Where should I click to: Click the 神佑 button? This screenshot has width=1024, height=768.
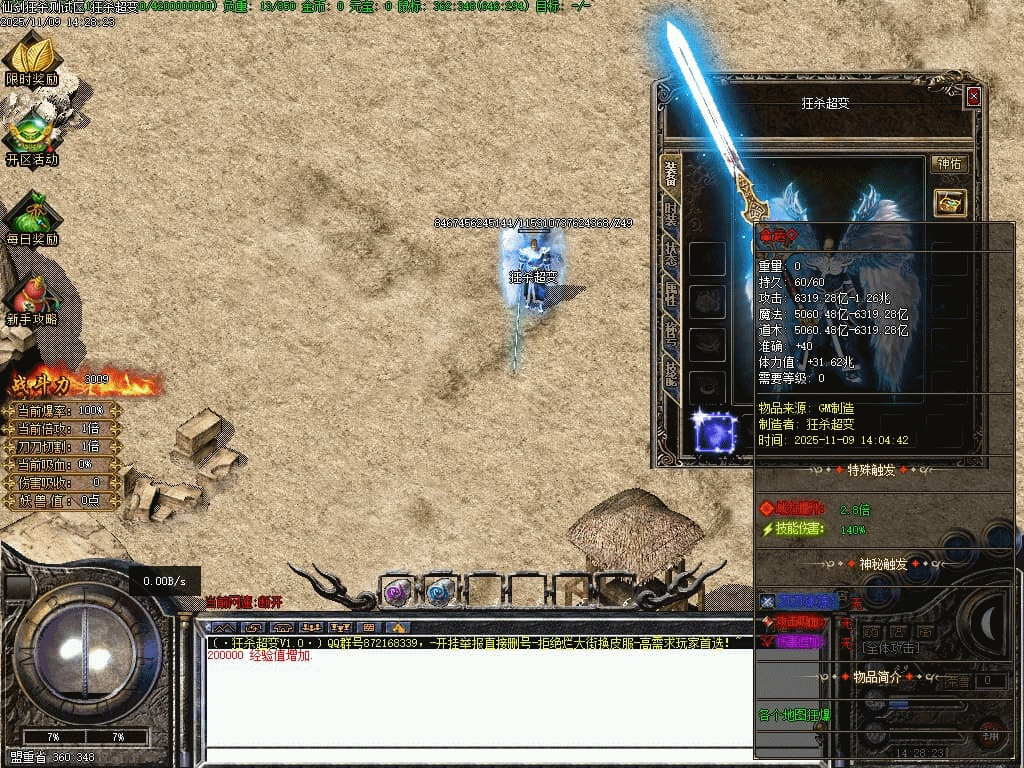[949, 164]
